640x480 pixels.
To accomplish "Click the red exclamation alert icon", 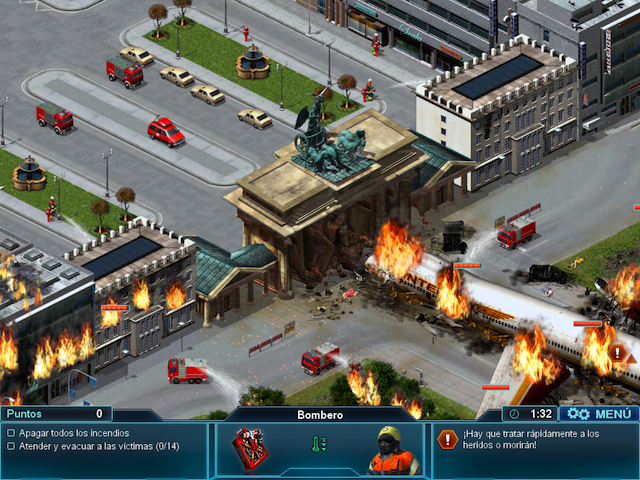I will 446,438.
